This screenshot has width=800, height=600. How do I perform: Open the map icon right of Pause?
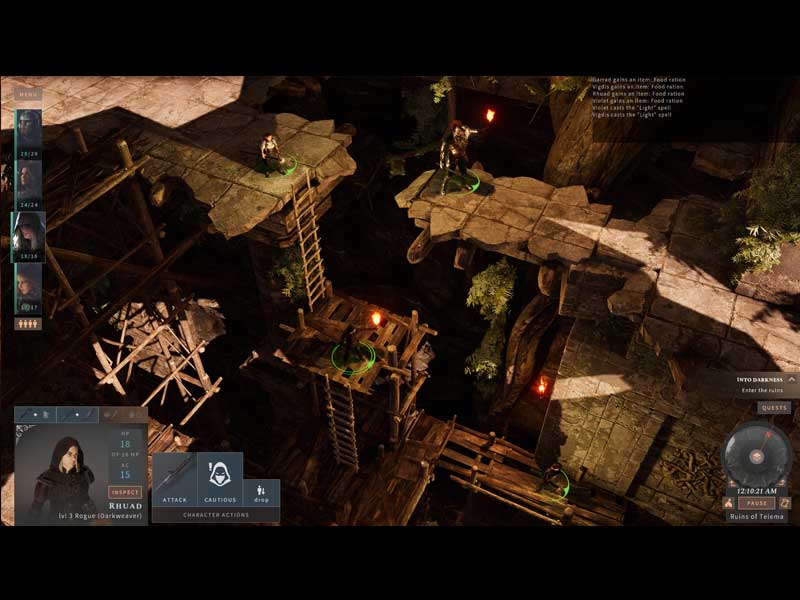(784, 503)
